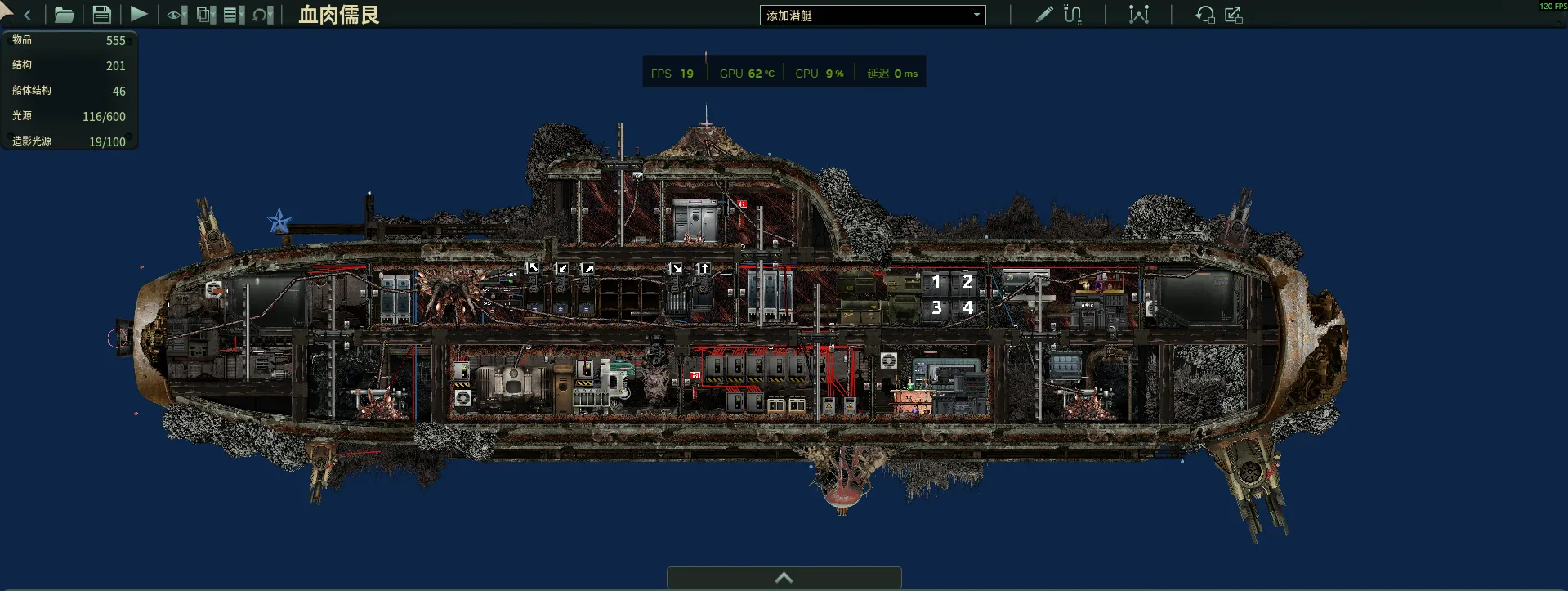Click the rotate arrow with square icon

[x=1204, y=15]
